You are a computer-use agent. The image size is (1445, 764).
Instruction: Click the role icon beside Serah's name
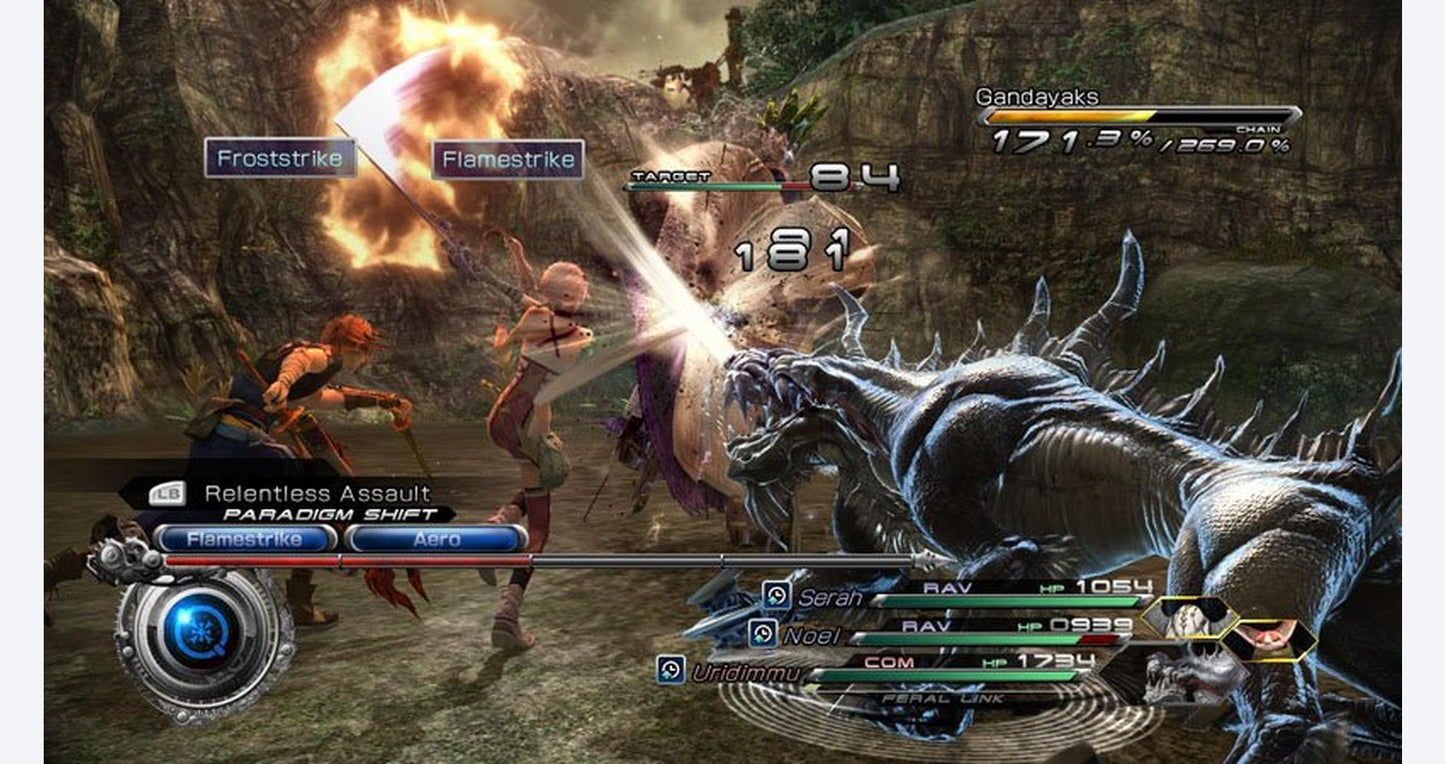tap(776, 596)
